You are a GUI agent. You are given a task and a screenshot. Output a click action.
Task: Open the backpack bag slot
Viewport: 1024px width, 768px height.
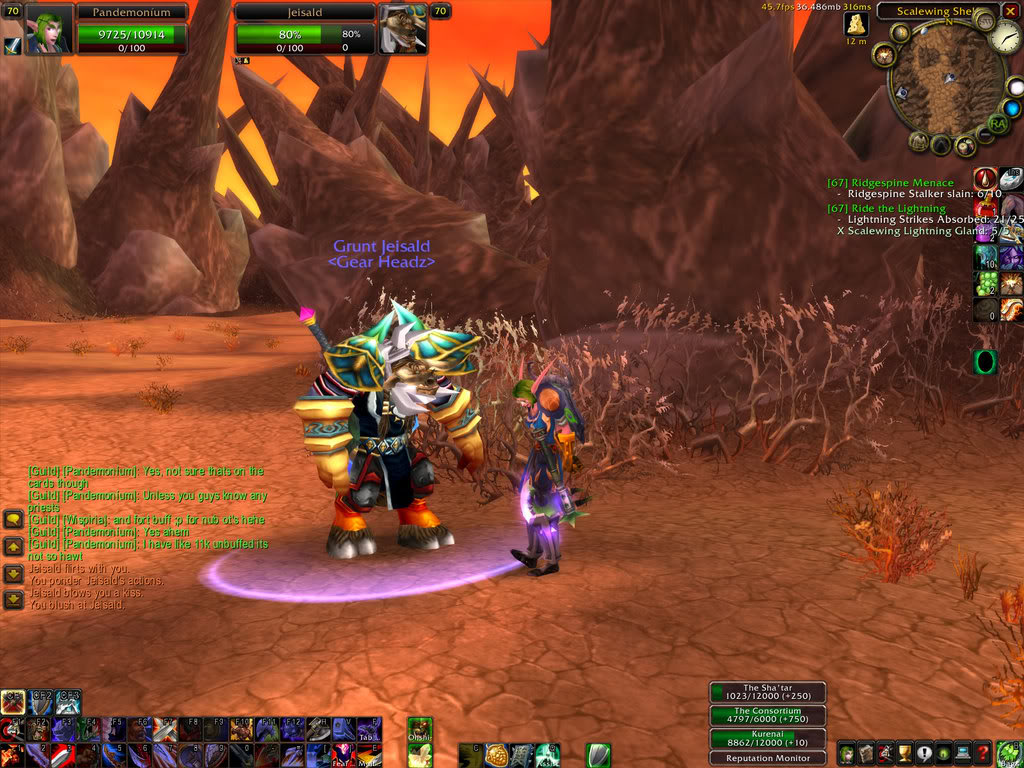pos(1009,755)
